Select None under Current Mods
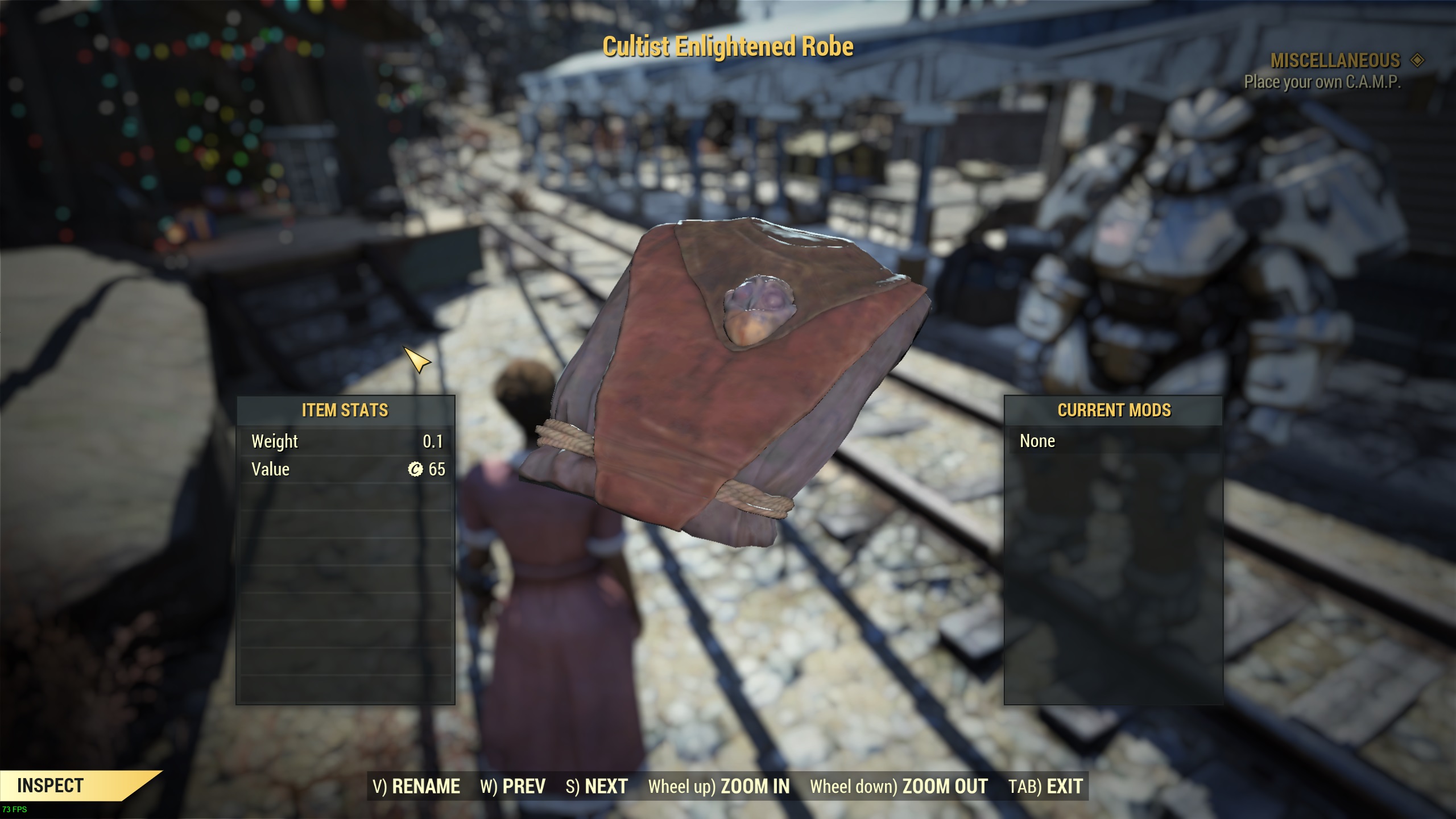 [x=1039, y=441]
